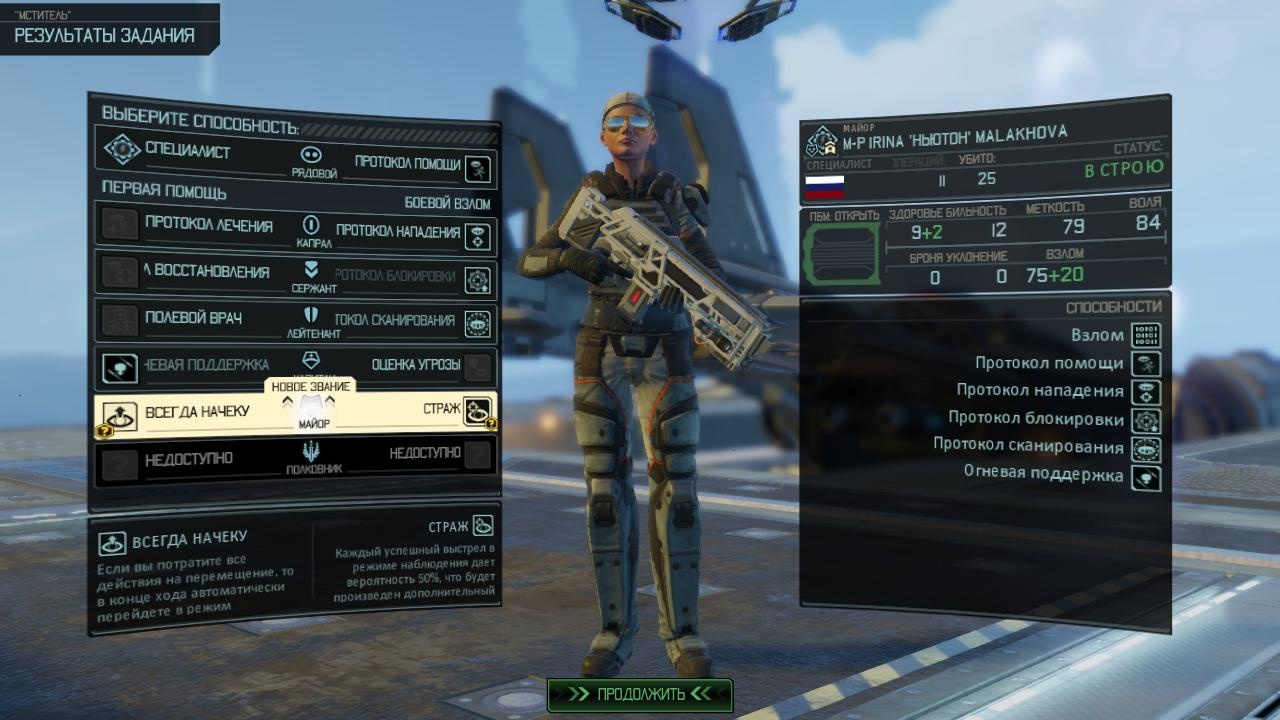Click the Протокол сканирования icon in the Способности list
This screenshot has width=1280, height=720.
click(x=1145, y=447)
